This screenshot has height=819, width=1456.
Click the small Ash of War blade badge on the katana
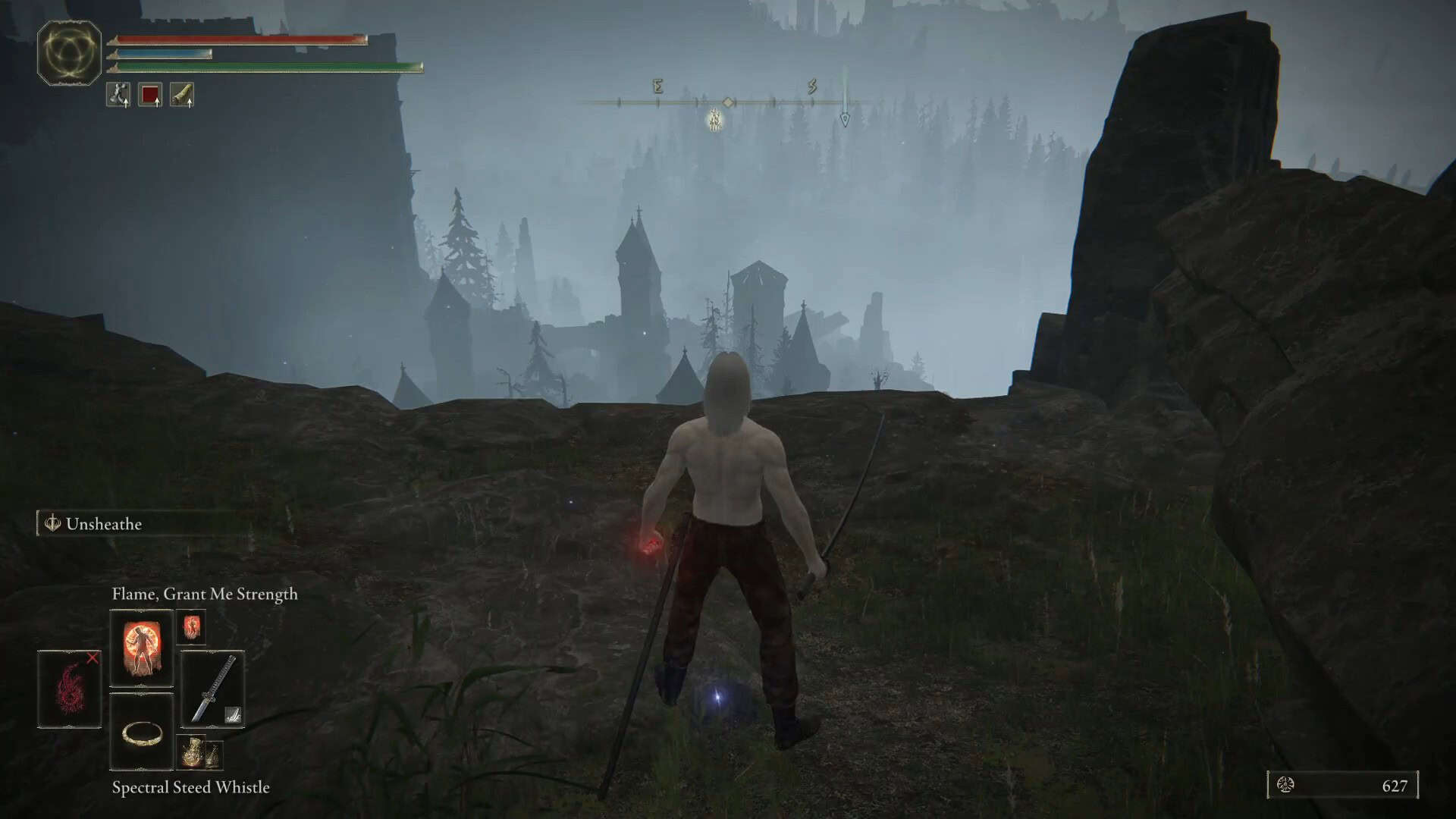point(234,714)
